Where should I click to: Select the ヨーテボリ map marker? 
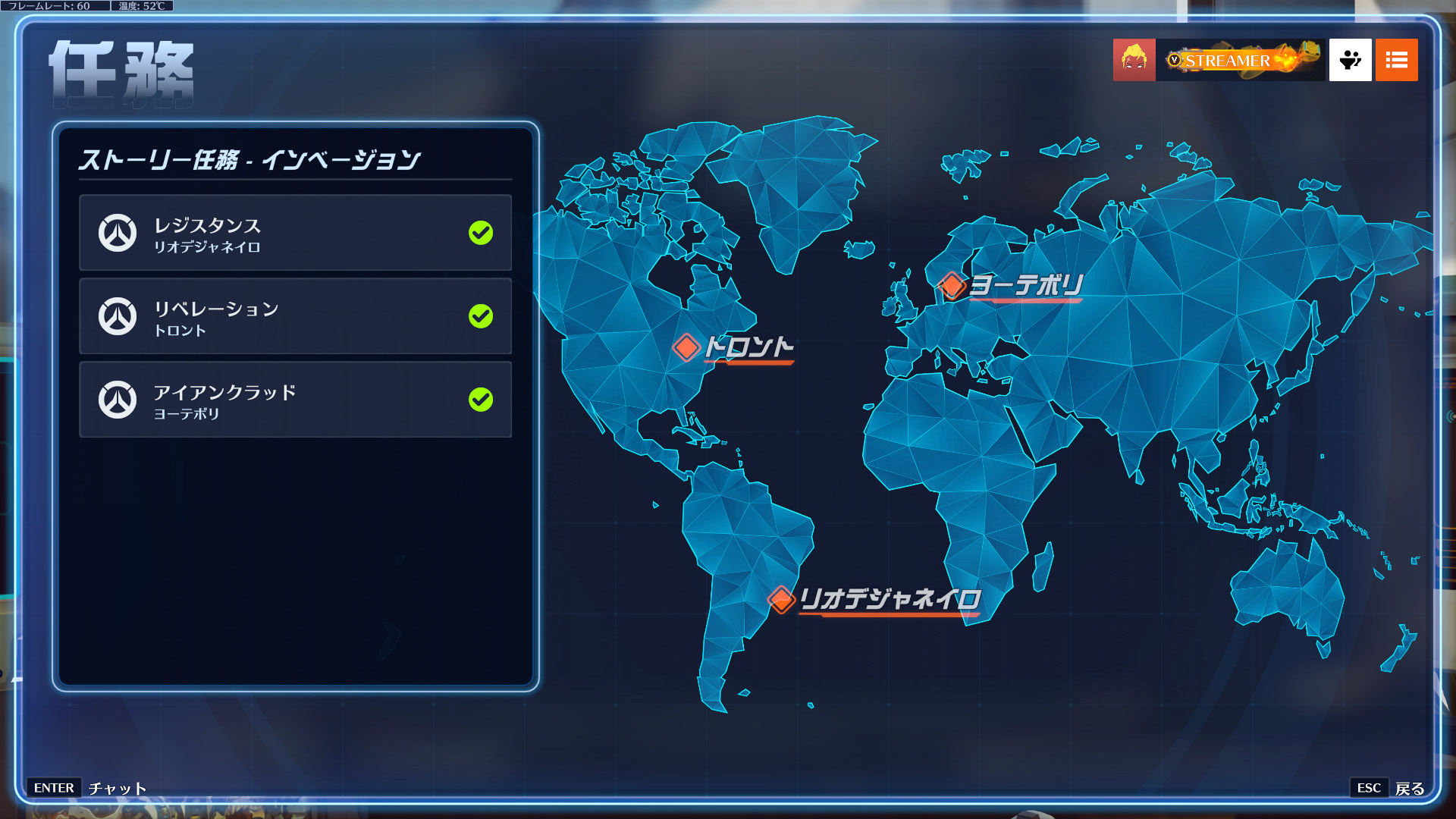952,285
